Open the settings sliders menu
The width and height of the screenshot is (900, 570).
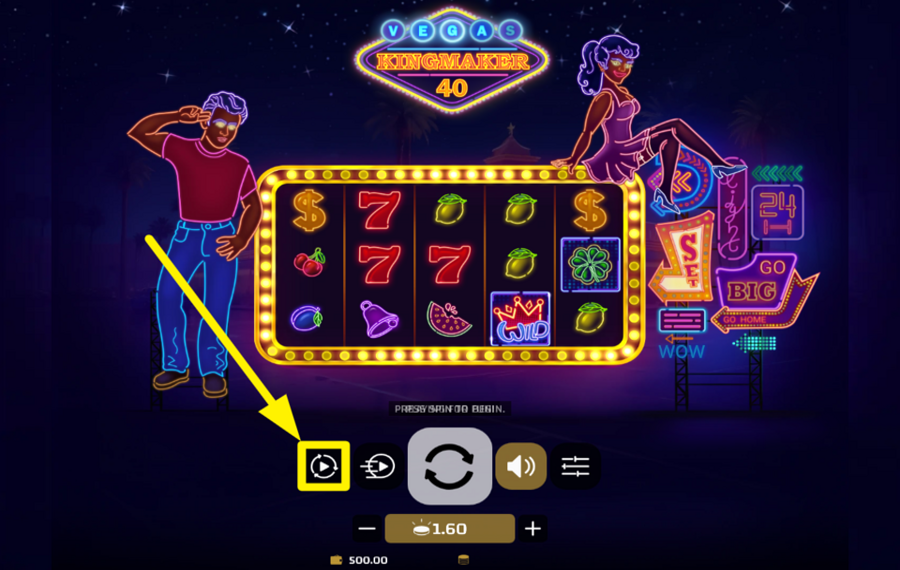575,466
